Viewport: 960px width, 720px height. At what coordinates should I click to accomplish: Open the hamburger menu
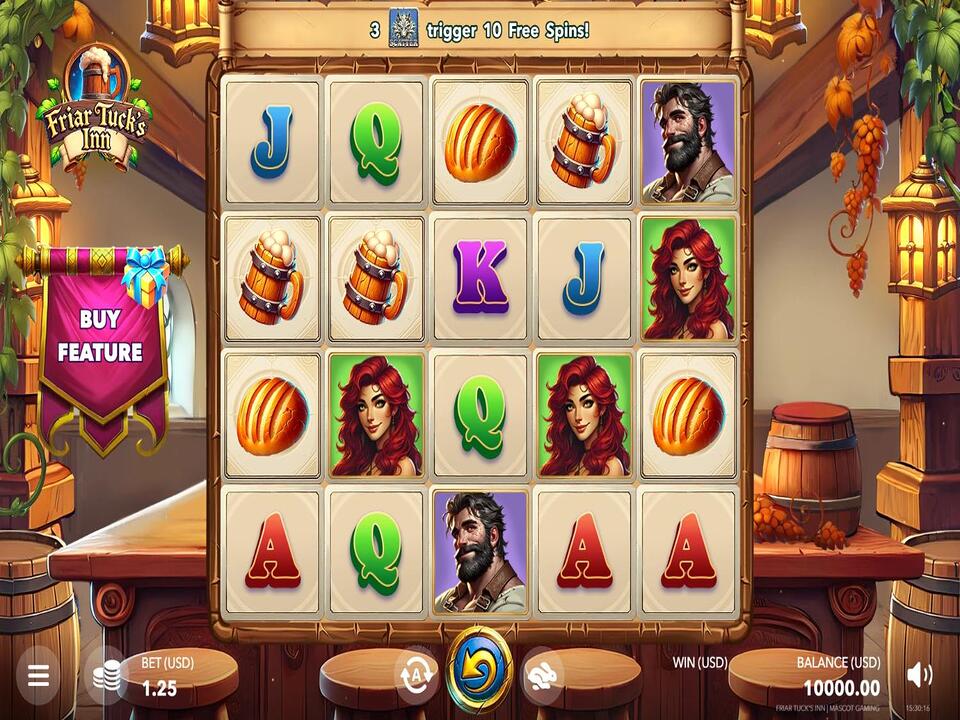tap(38, 675)
